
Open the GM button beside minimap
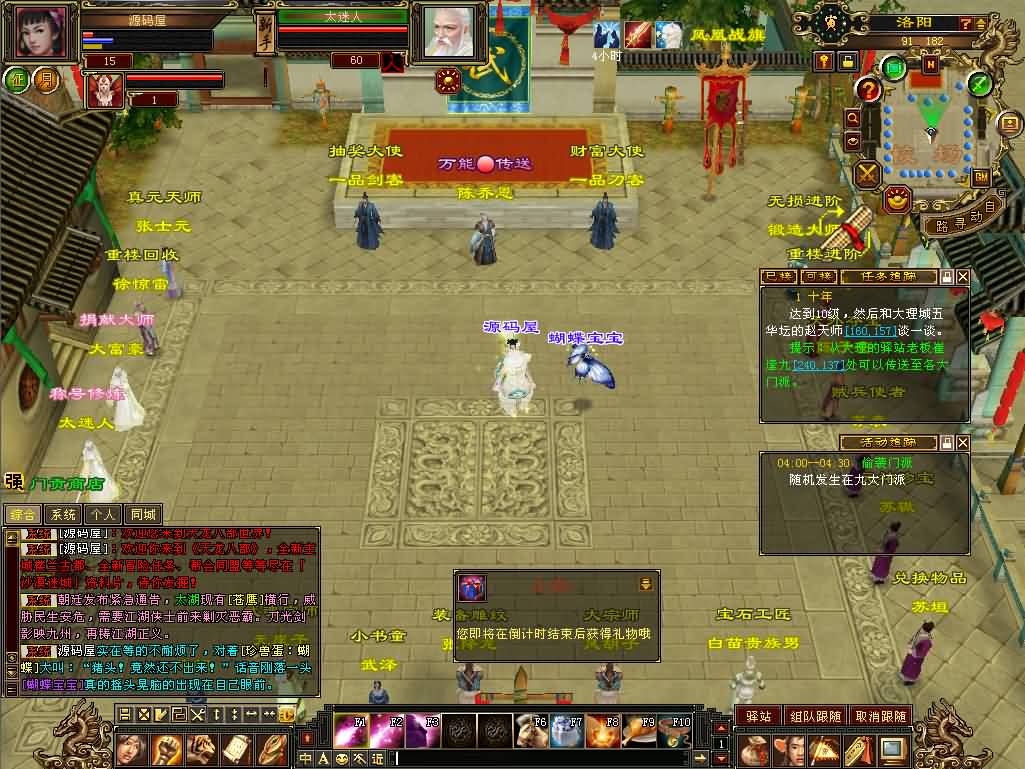pos(980,177)
